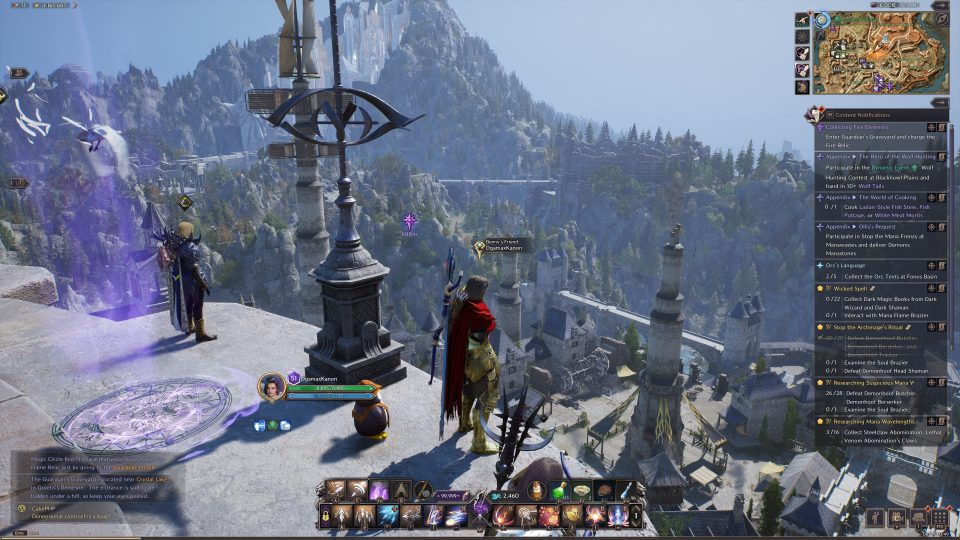Screen dimensions: 960x540
Task: Activate the purple crystal skill in top row
Action: [x=380, y=490]
